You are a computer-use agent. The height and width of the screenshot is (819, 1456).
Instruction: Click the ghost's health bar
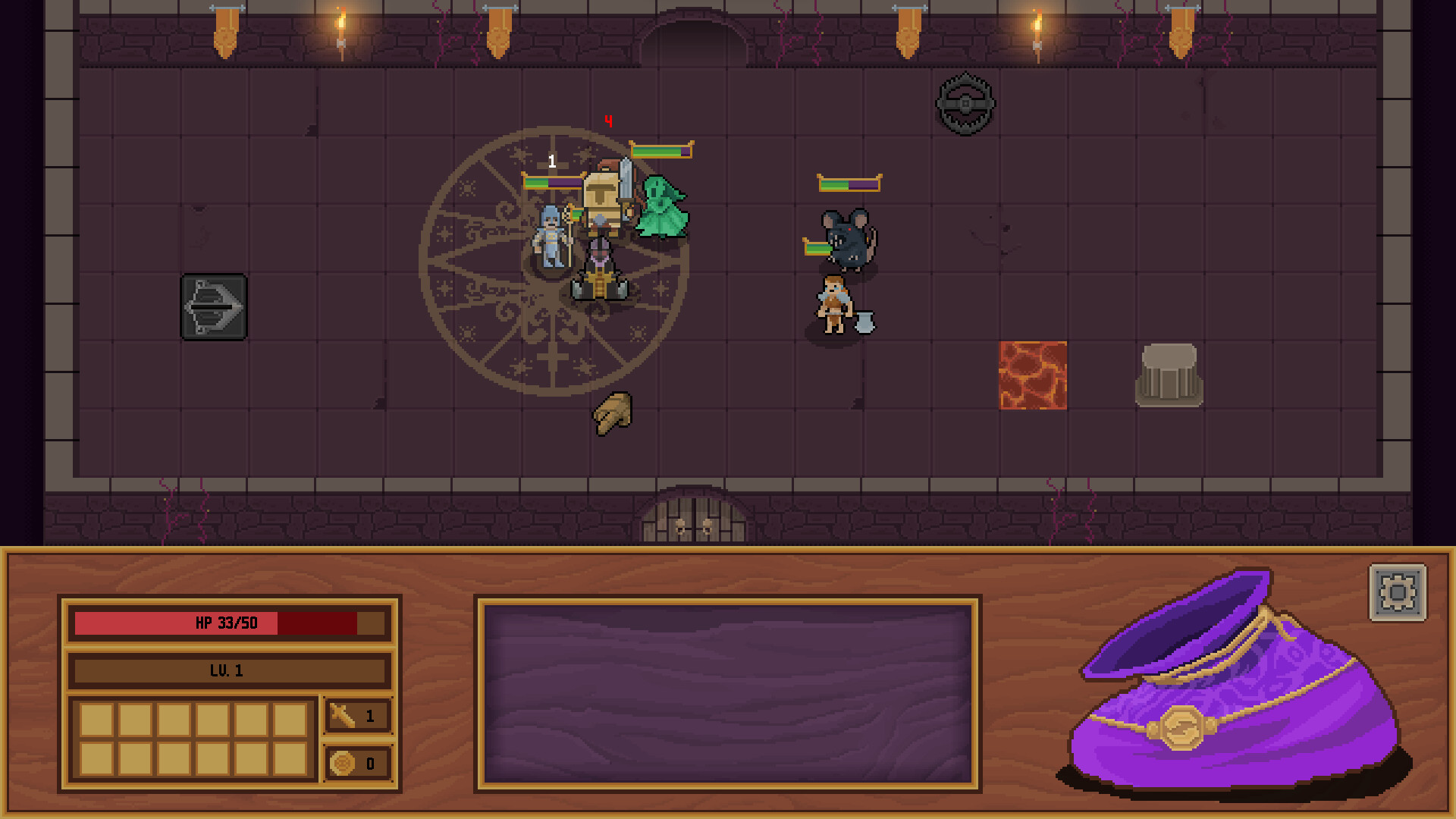[661, 150]
